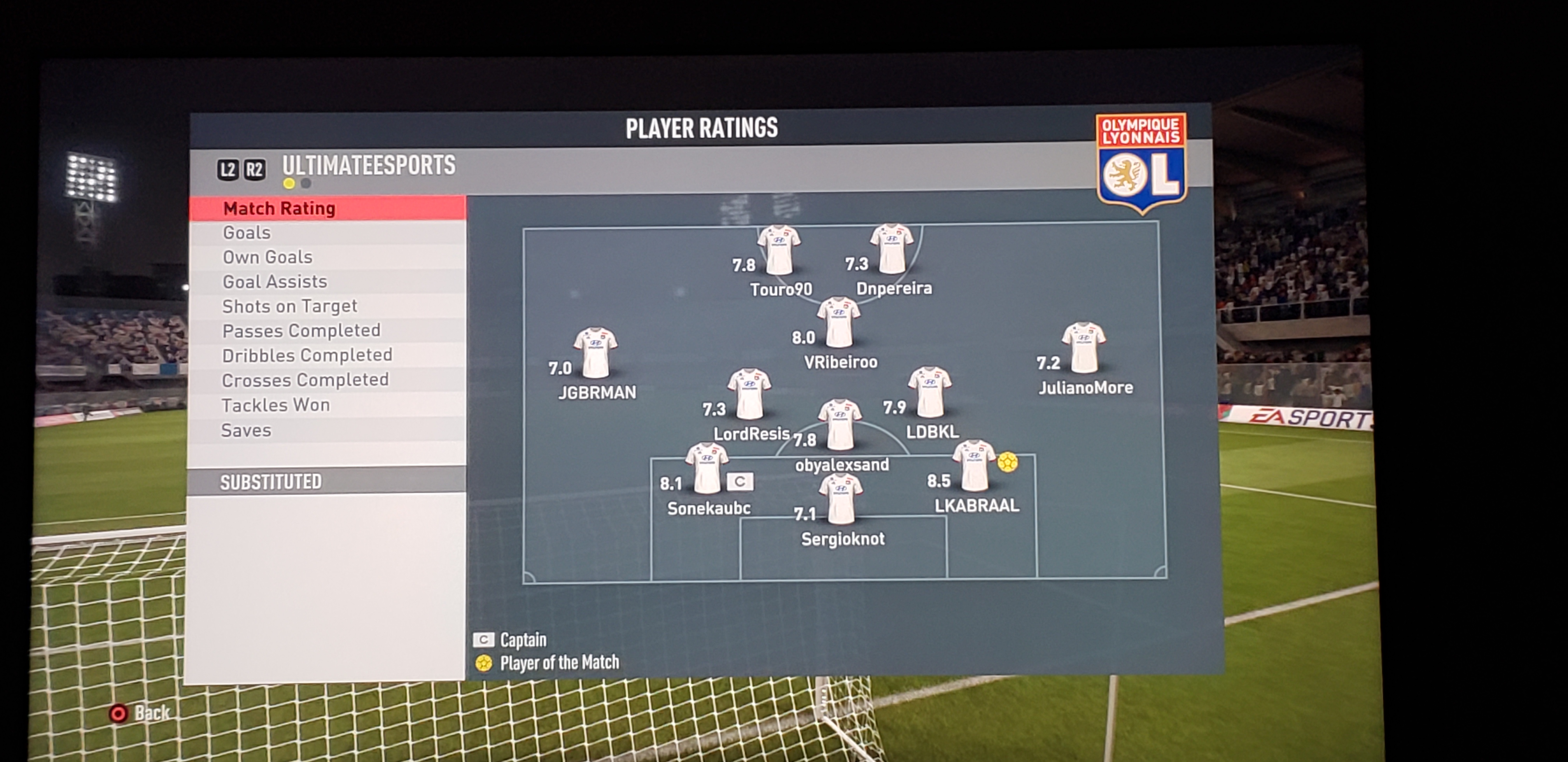Open the Own Goals stat view

point(267,257)
